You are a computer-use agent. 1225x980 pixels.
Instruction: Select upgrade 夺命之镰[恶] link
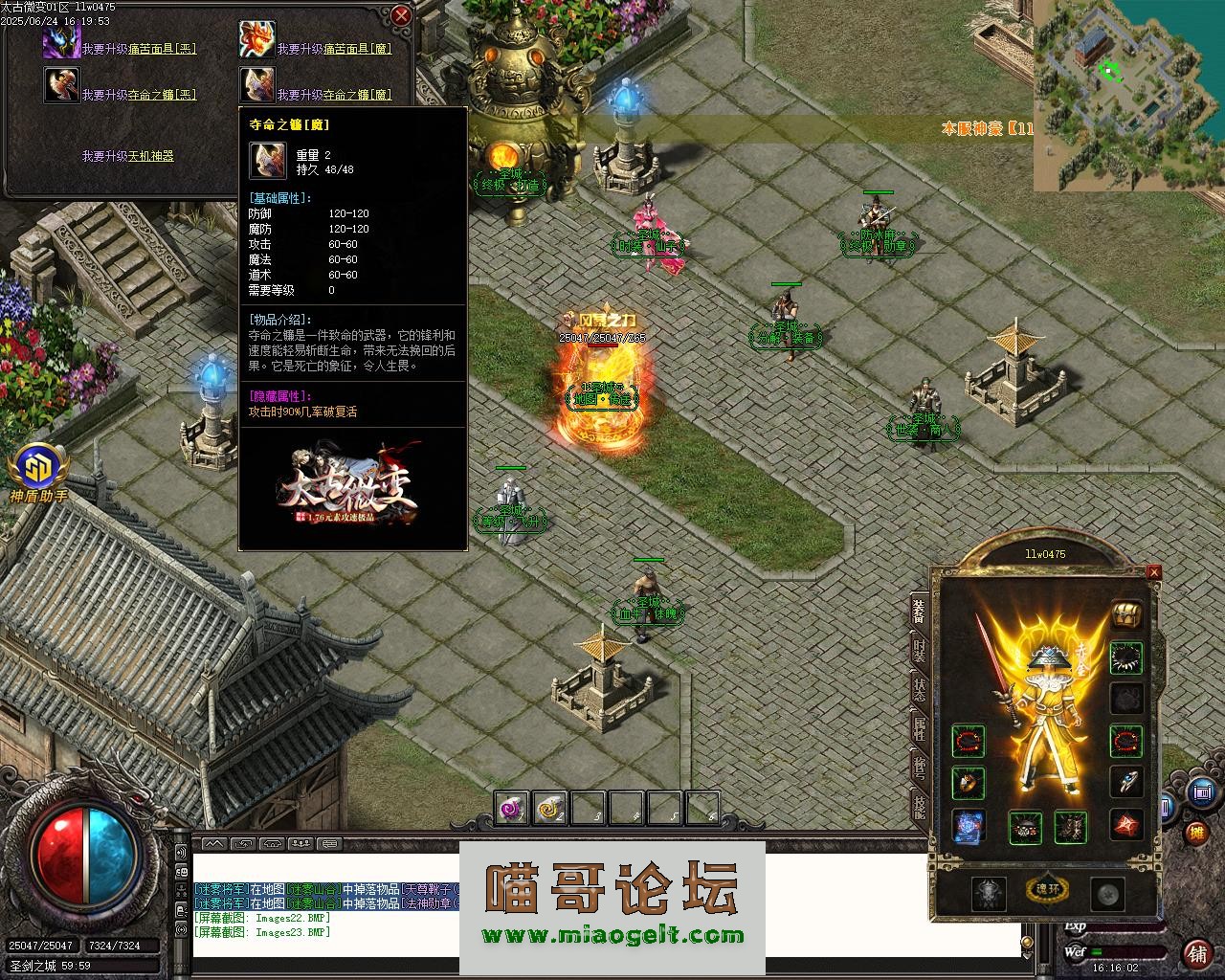coord(138,95)
